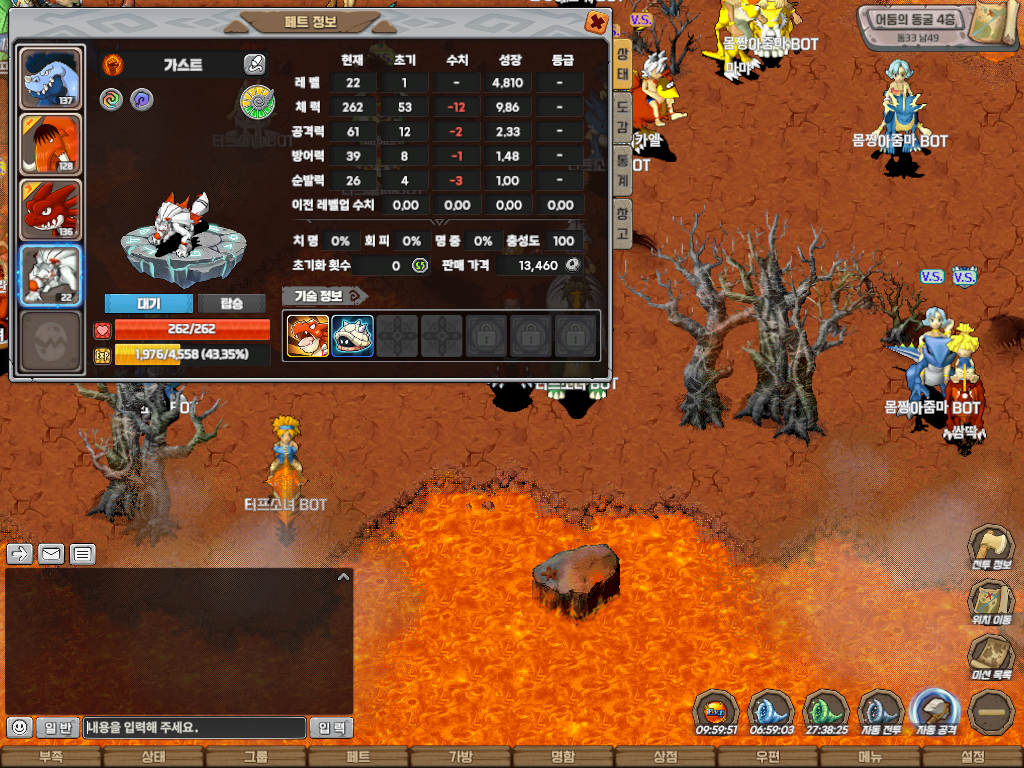1024x768 pixels.
Task: Select the white spiked shell skill icon
Action: [352, 336]
